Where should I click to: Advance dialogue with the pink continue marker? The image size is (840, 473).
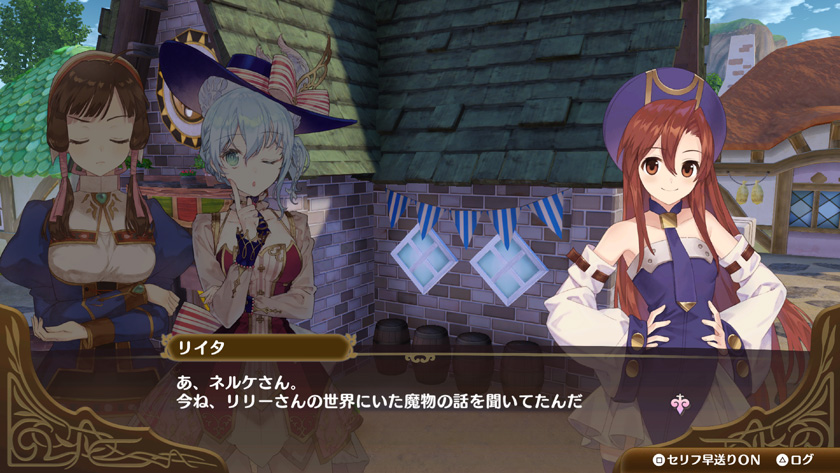click(x=679, y=403)
